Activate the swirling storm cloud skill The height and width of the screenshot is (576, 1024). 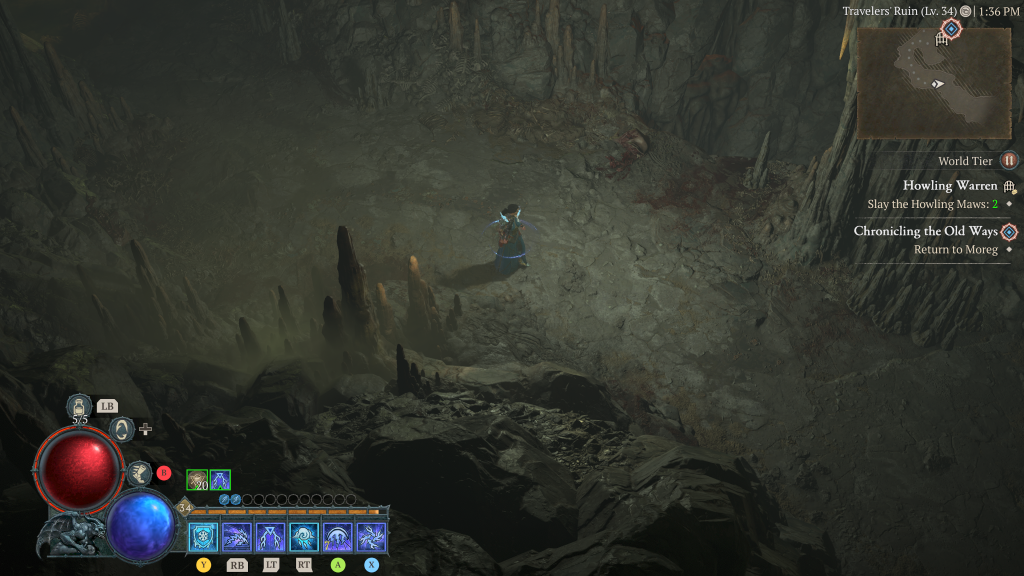(304, 537)
